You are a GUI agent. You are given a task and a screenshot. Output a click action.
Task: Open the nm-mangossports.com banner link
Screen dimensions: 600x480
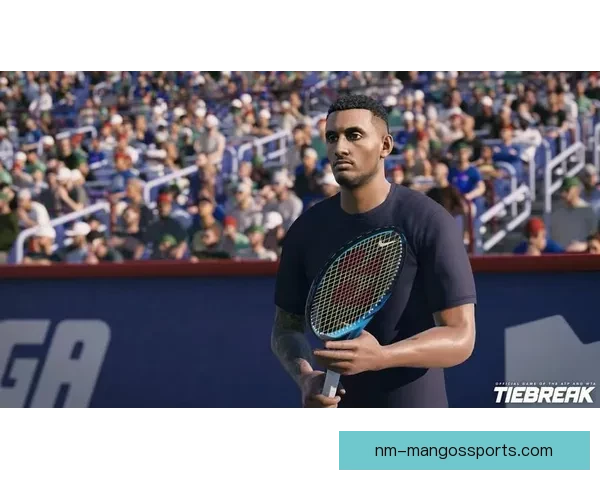(x=463, y=450)
